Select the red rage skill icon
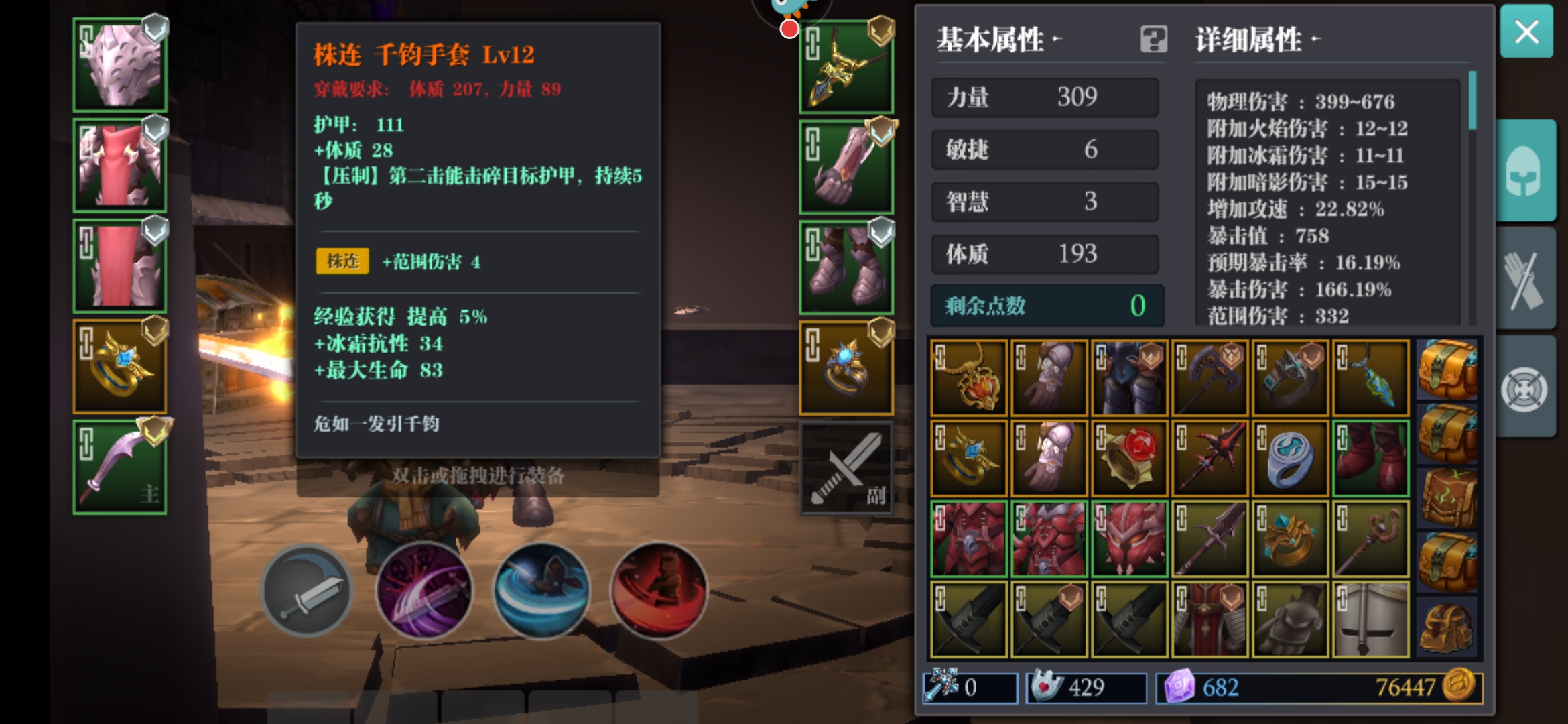The height and width of the screenshot is (724, 1568). pos(660,590)
